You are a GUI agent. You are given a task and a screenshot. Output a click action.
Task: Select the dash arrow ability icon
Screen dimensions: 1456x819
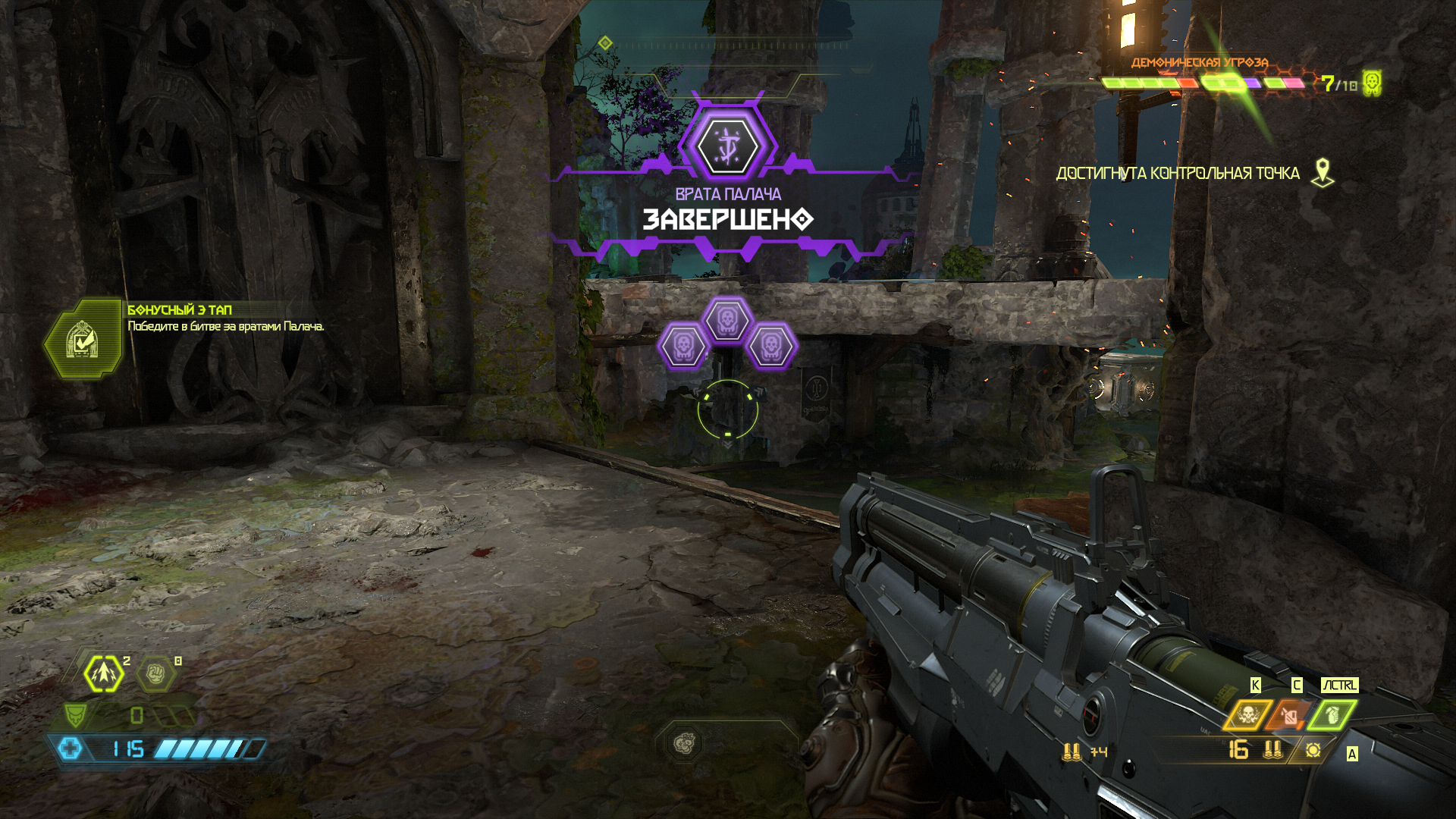[104, 673]
